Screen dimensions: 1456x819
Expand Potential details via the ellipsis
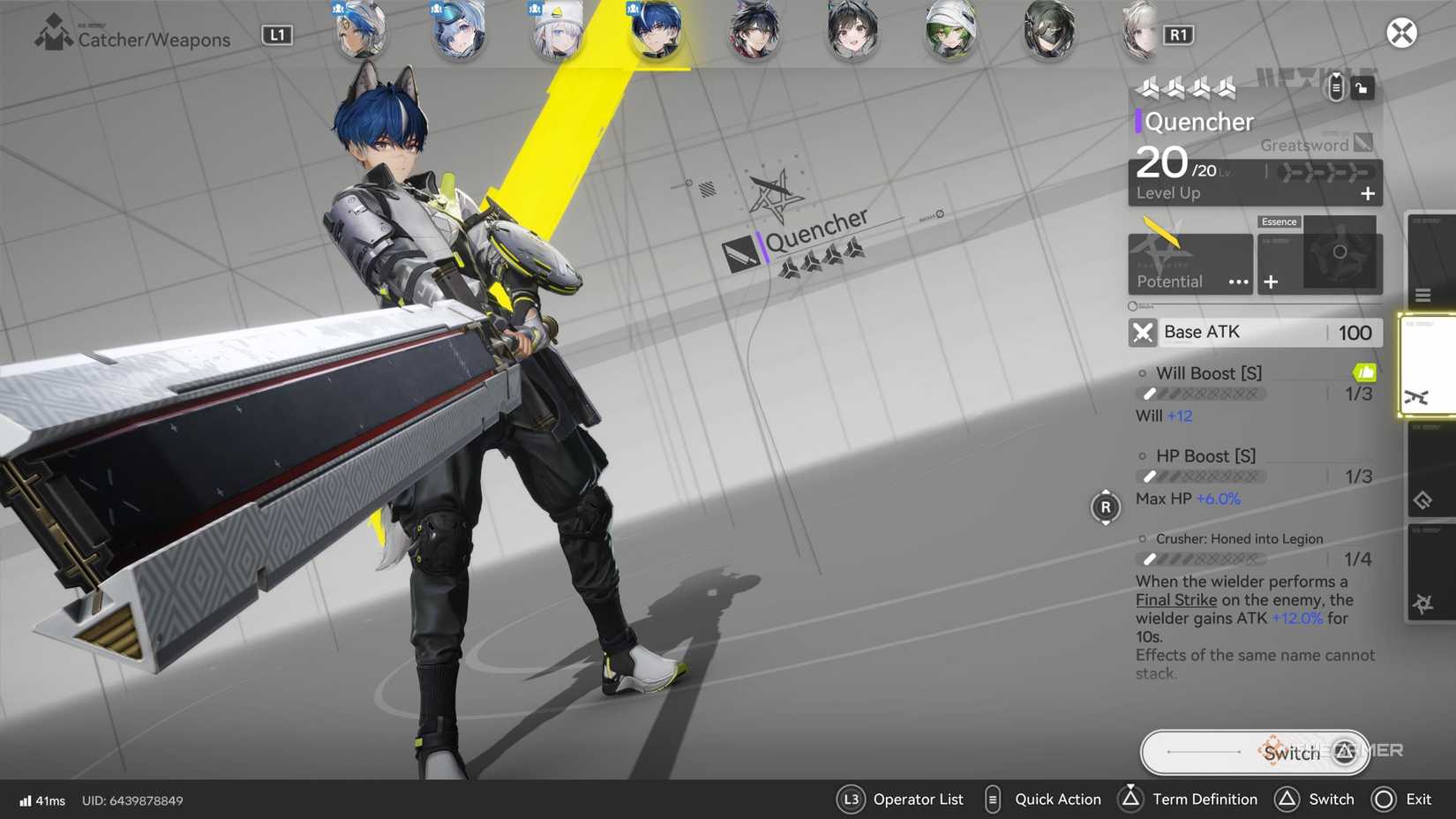click(1238, 282)
